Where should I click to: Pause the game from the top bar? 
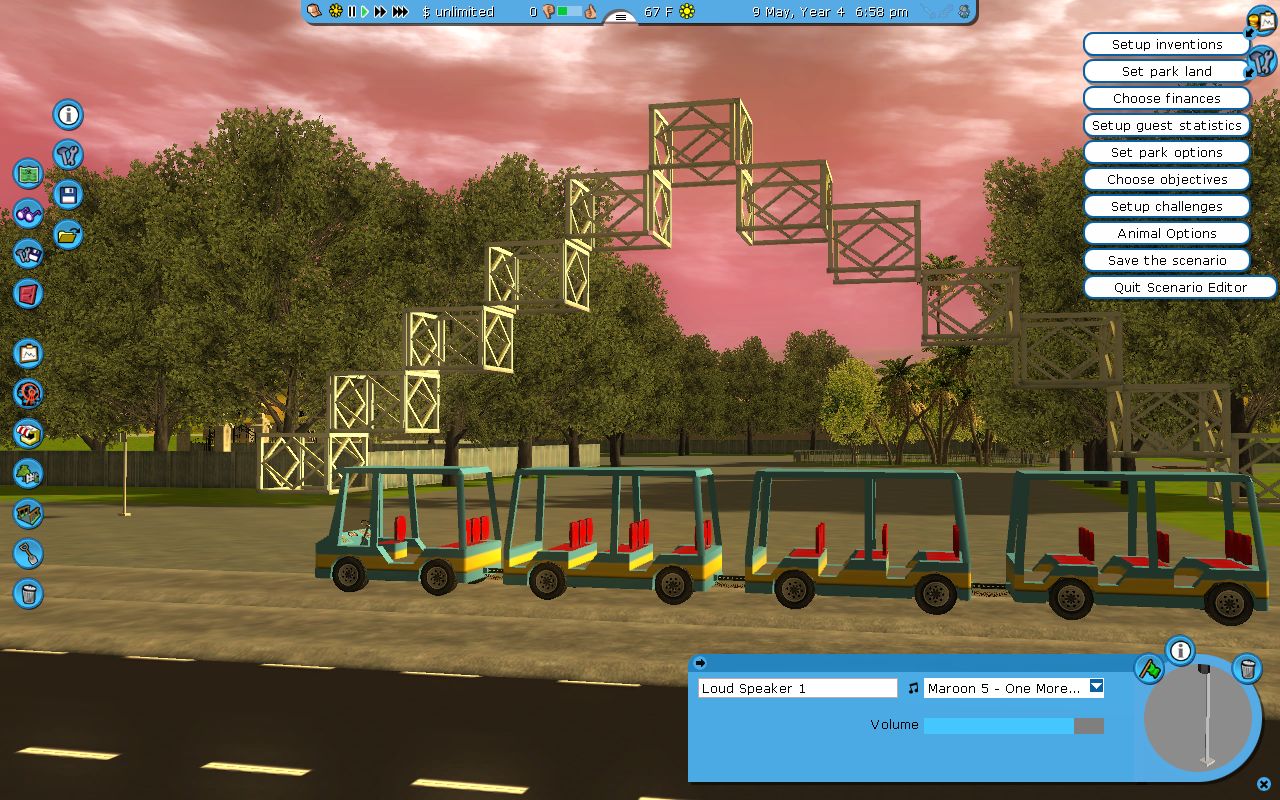click(x=352, y=12)
